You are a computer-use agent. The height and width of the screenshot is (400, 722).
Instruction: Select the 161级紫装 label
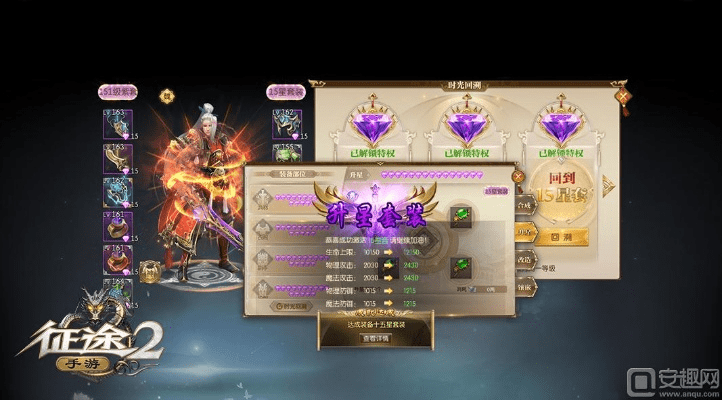(118, 91)
